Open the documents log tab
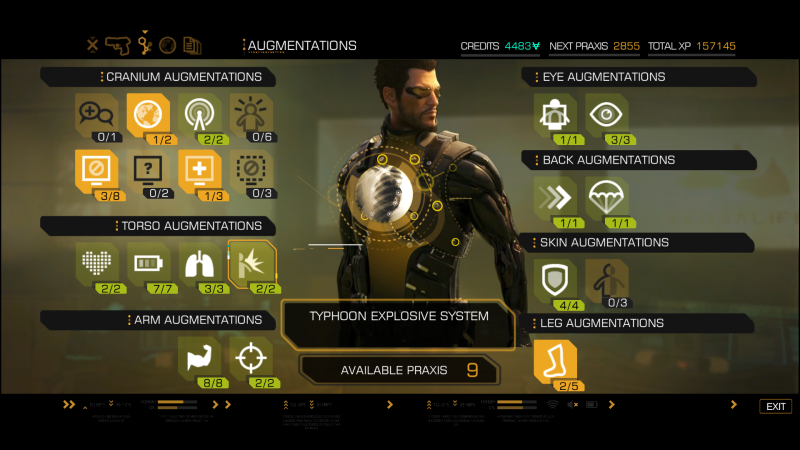This screenshot has width=800, height=450. (x=192, y=45)
